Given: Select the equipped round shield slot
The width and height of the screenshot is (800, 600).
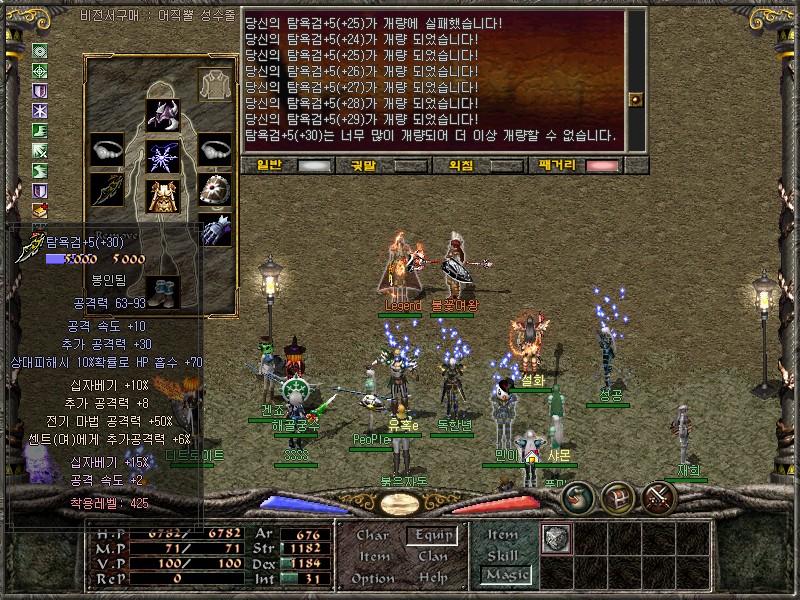Looking at the screenshot, I should click(x=214, y=189).
